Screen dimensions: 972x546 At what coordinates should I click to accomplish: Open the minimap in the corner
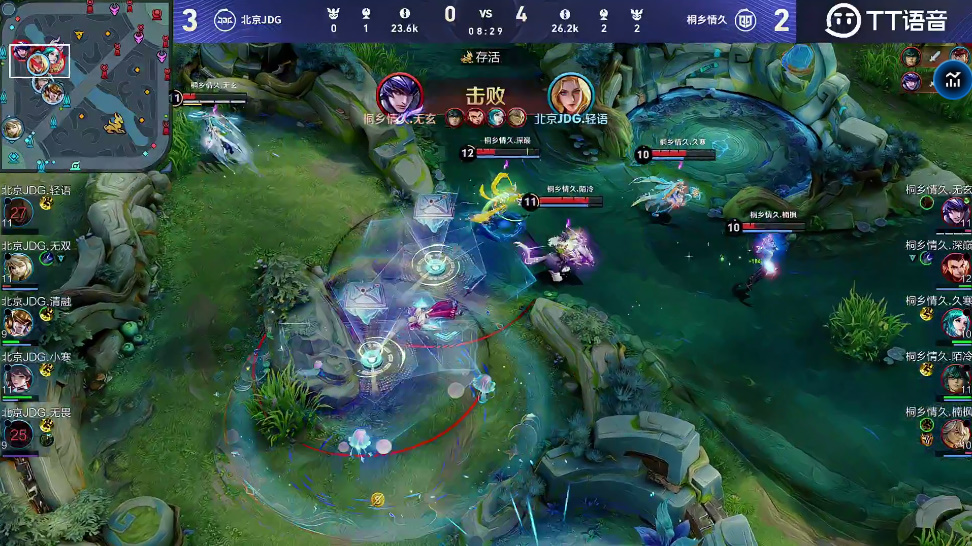click(x=85, y=87)
